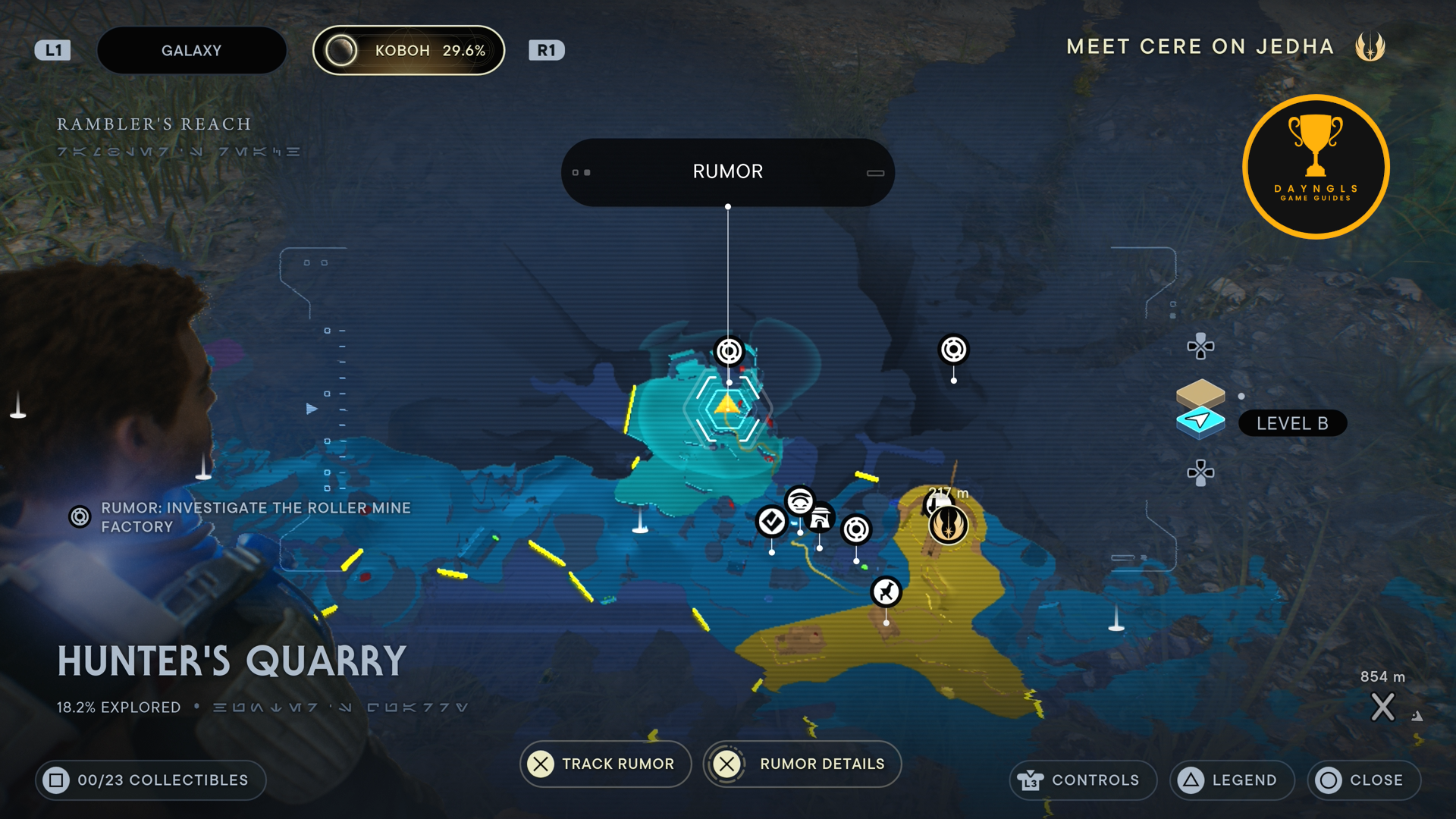Click the RUMOR tooltip header
1456x819 pixels.
[727, 172]
